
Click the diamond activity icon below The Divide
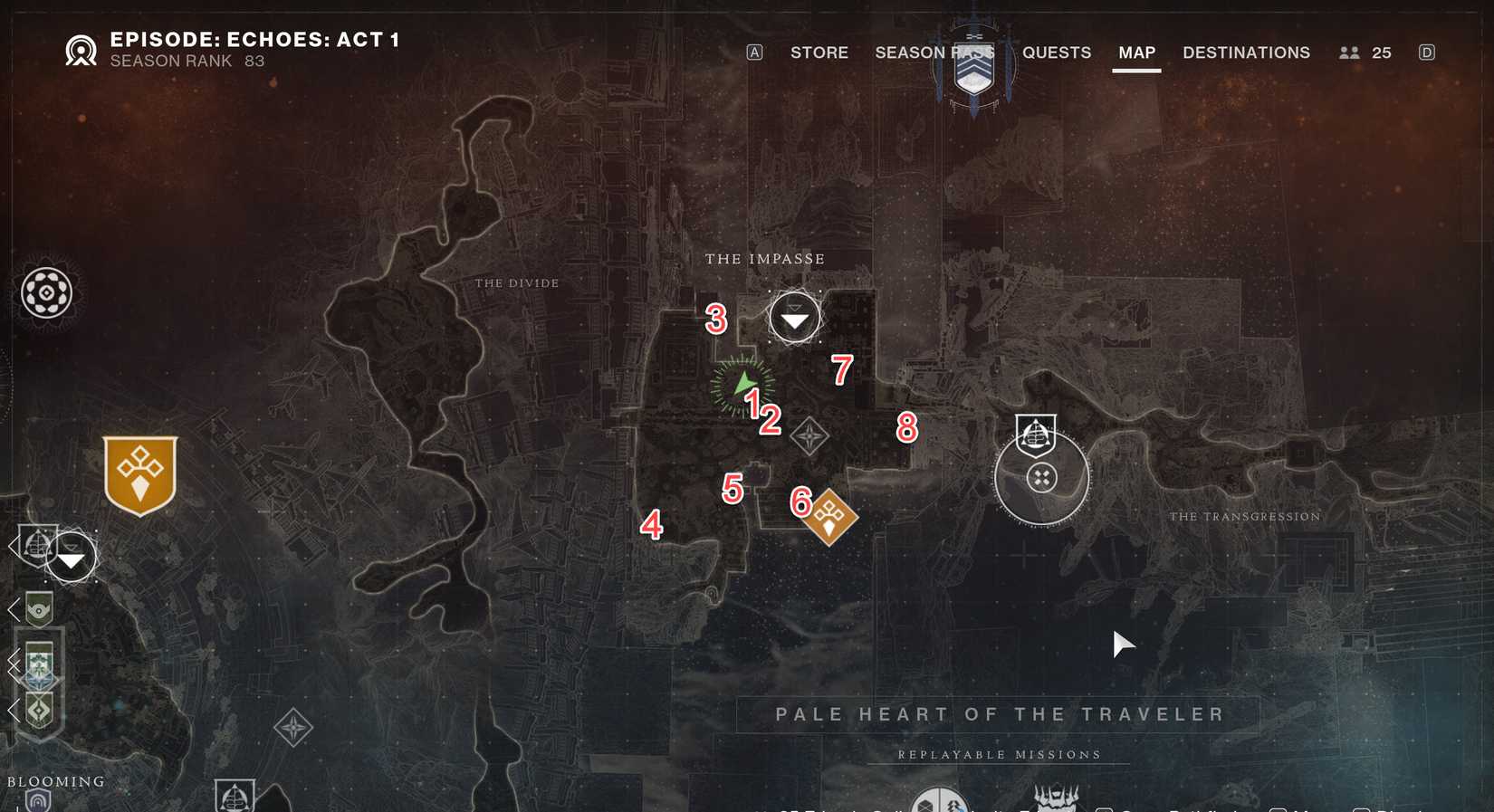pyautogui.click(x=292, y=727)
